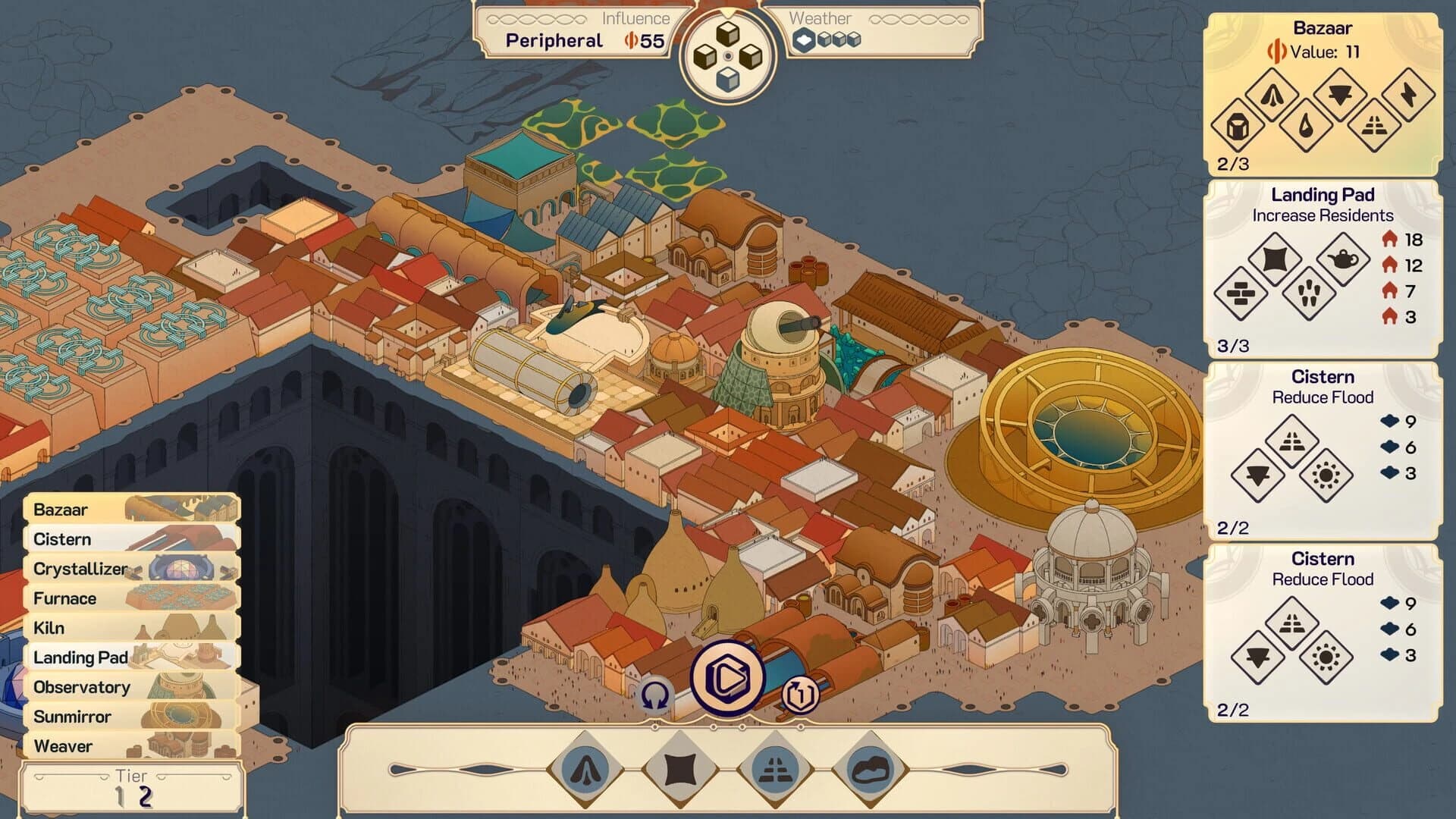This screenshot has width=1456, height=819.
Task: Select Tier 1 in the tier selector
Action: point(121,797)
